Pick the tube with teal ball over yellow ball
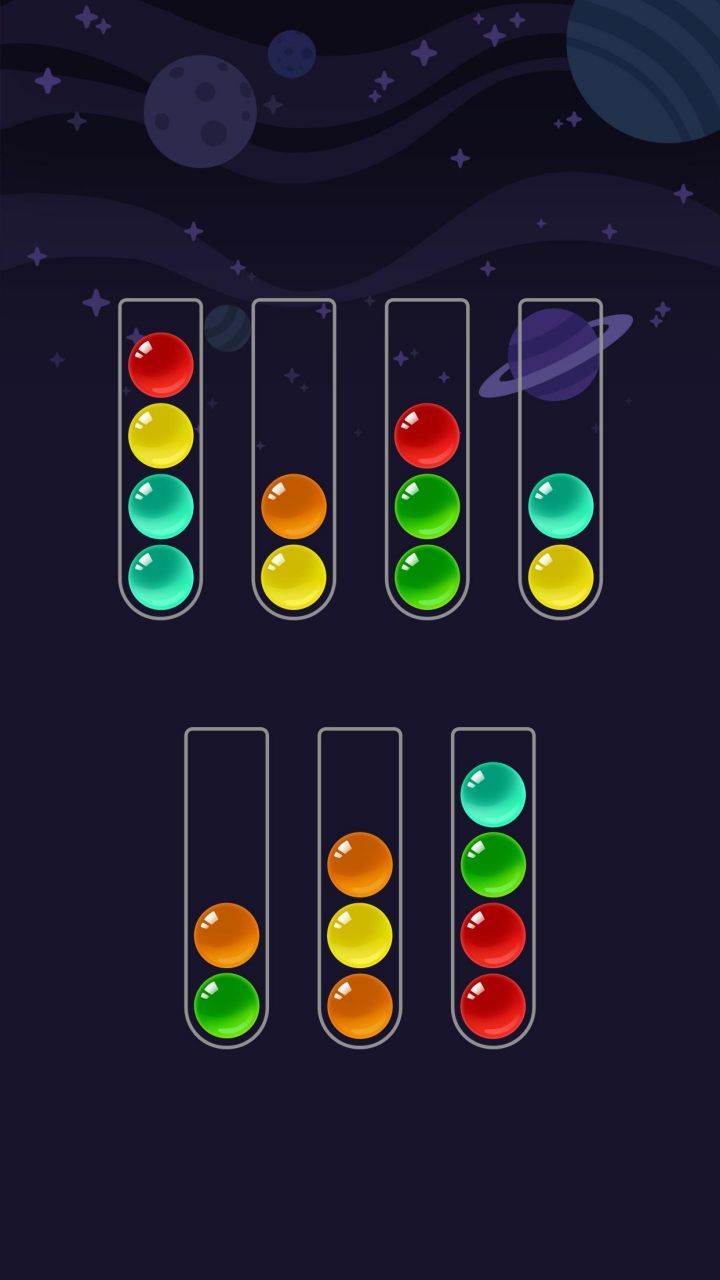The height and width of the screenshot is (1280, 720). click(560, 460)
